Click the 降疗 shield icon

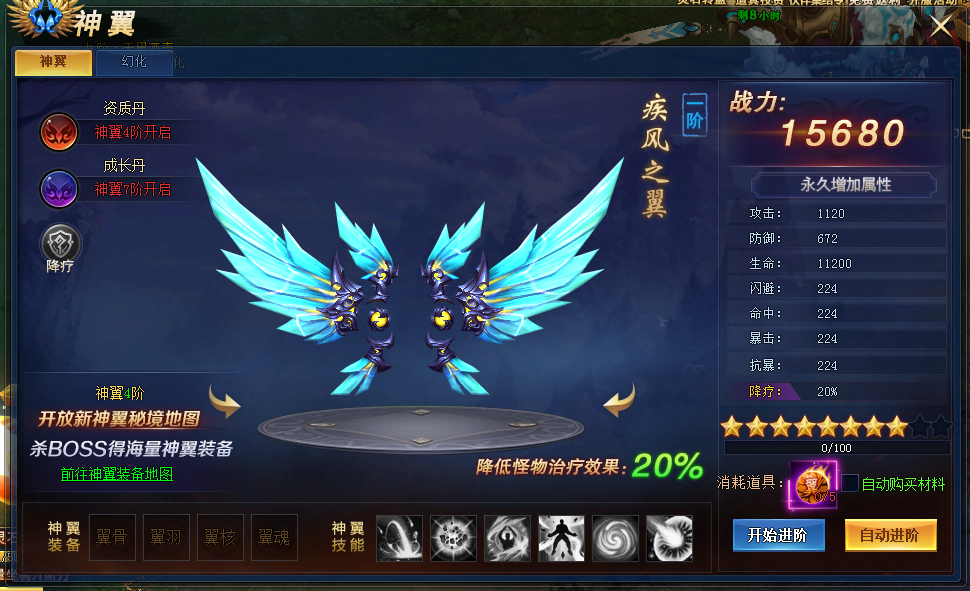[59, 243]
